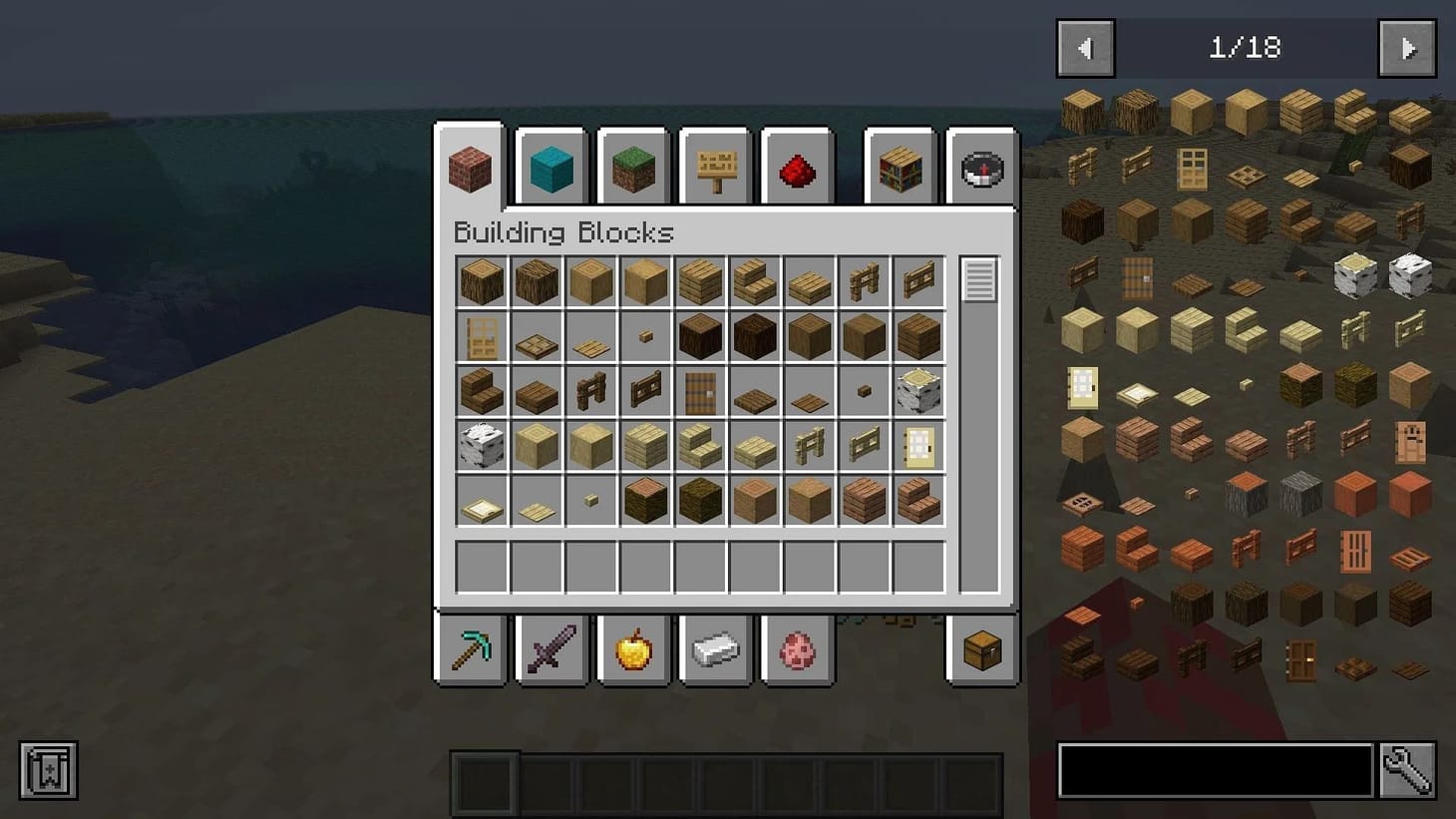Open the Materials tab with iron ingot icon
Screen dimensions: 1456x819
715,649
